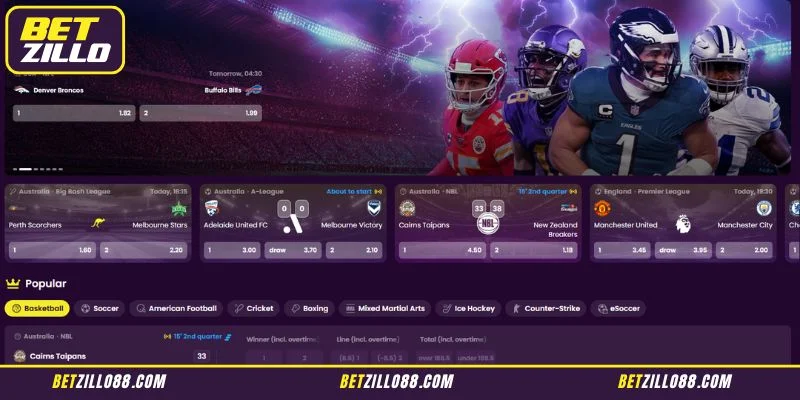Pick Perth Scorchers at odds 1.60
This screenshot has height=400, width=800.
click(52, 250)
